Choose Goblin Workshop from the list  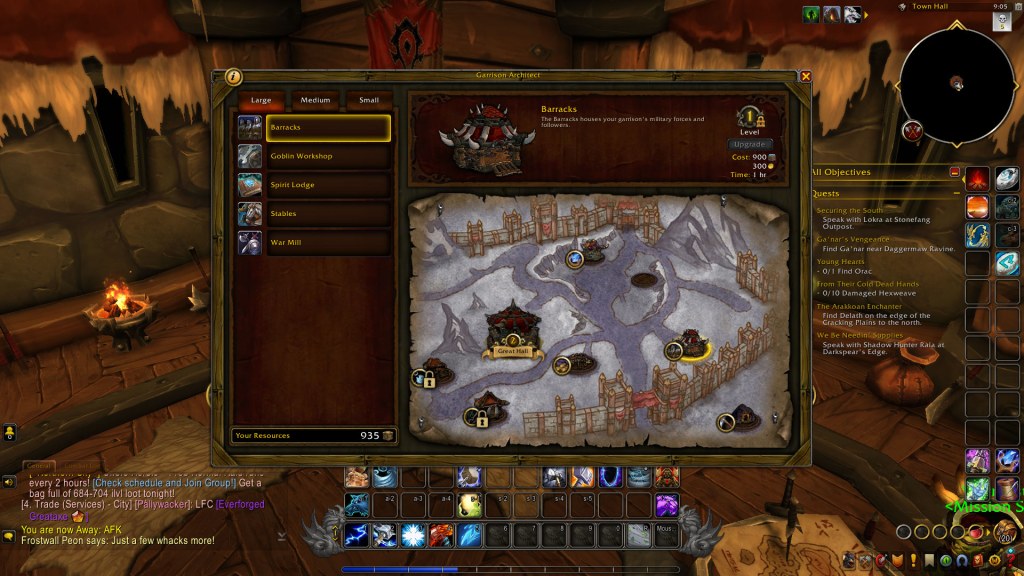327,156
